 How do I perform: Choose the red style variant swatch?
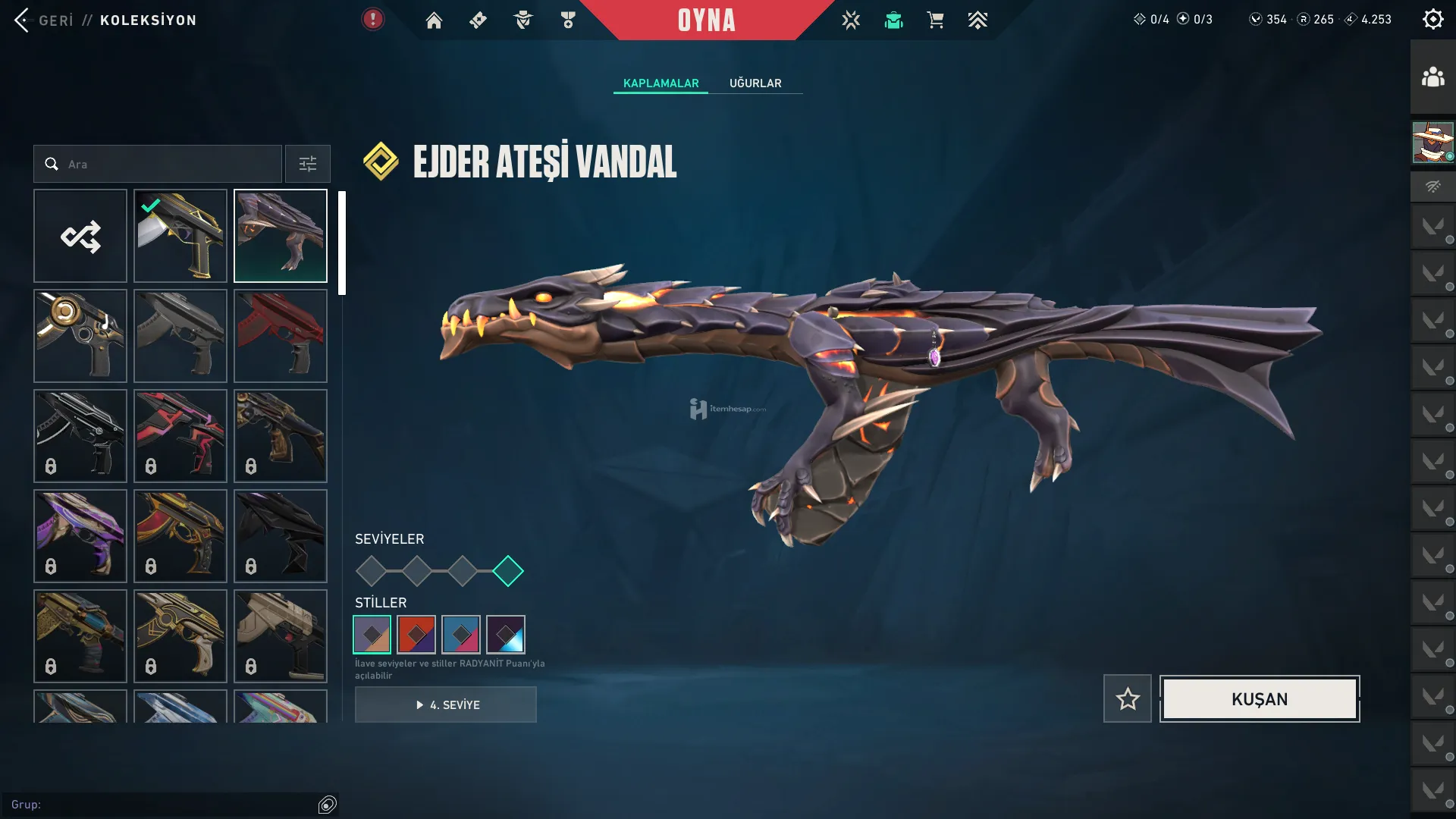point(416,635)
